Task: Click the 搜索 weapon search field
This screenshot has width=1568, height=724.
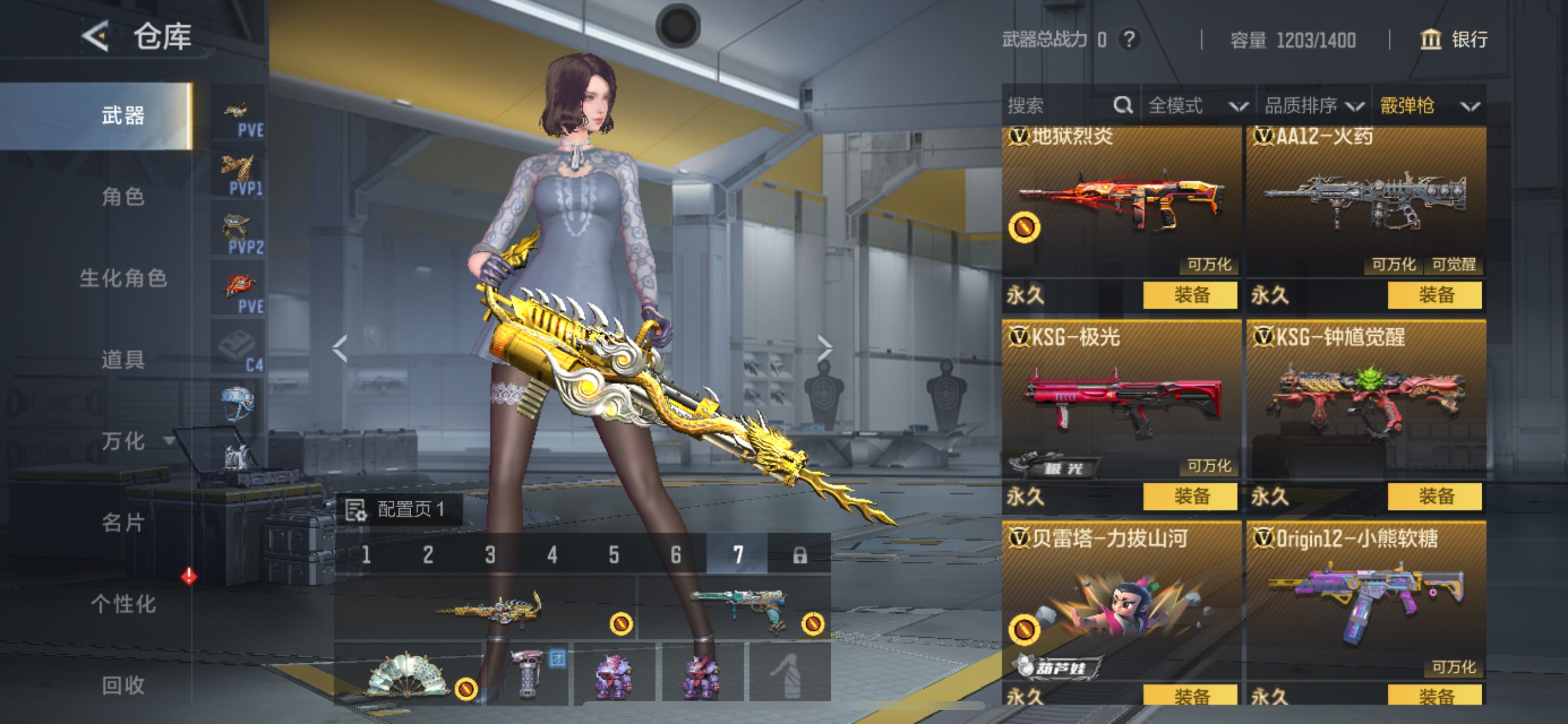Action: (x=1059, y=106)
